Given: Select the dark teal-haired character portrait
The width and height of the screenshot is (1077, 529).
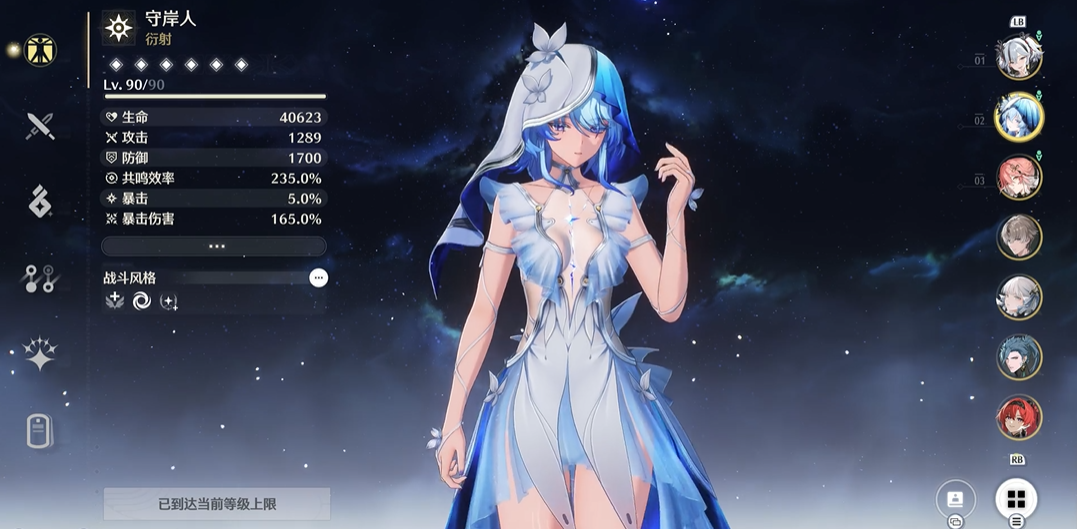Looking at the screenshot, I should (x=1019, y=357).
